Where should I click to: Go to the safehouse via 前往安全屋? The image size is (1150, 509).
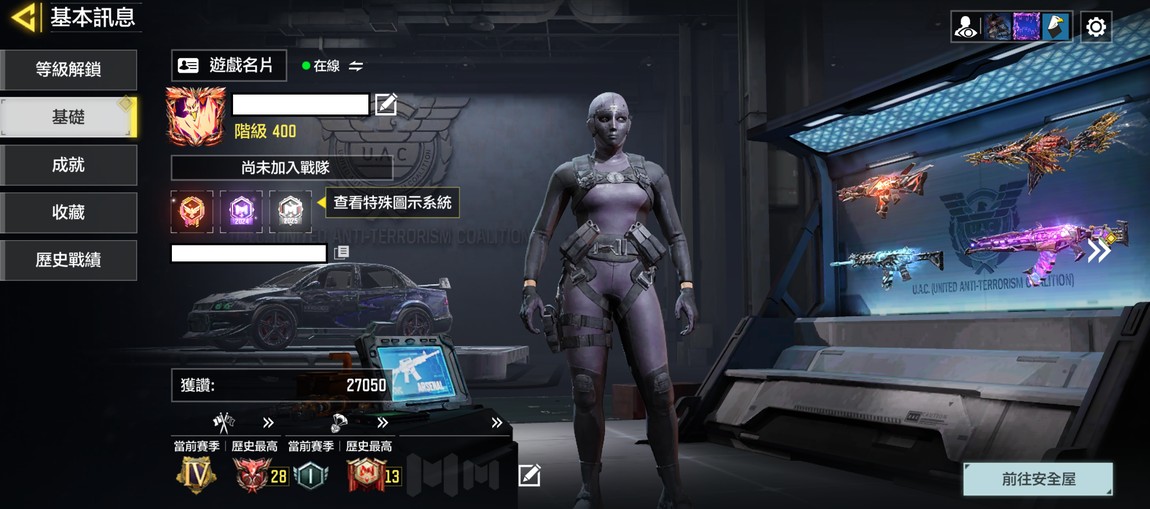click(x=1038, y=479)
